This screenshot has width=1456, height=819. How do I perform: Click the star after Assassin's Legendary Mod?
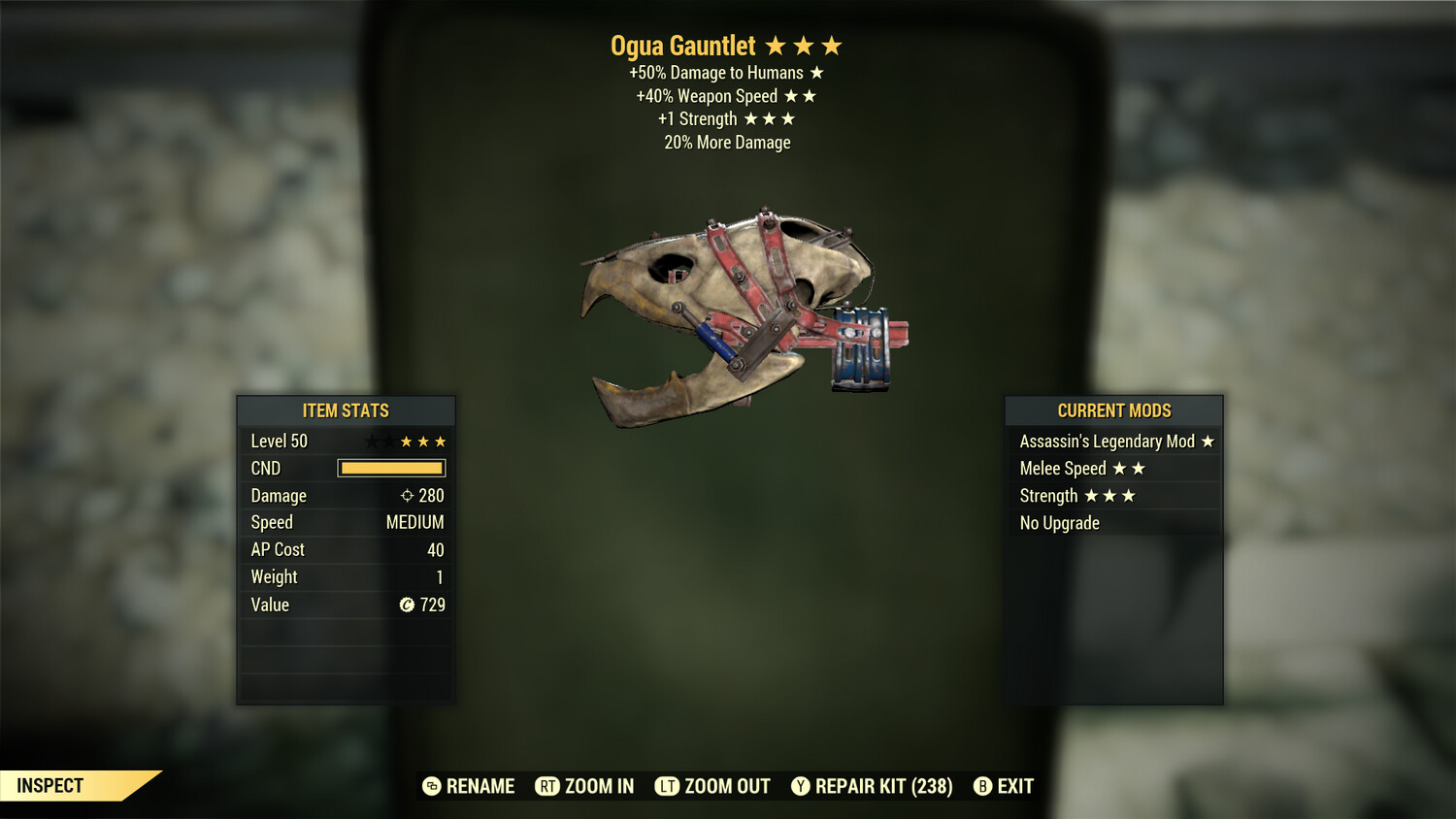[x=1208, y=441]
